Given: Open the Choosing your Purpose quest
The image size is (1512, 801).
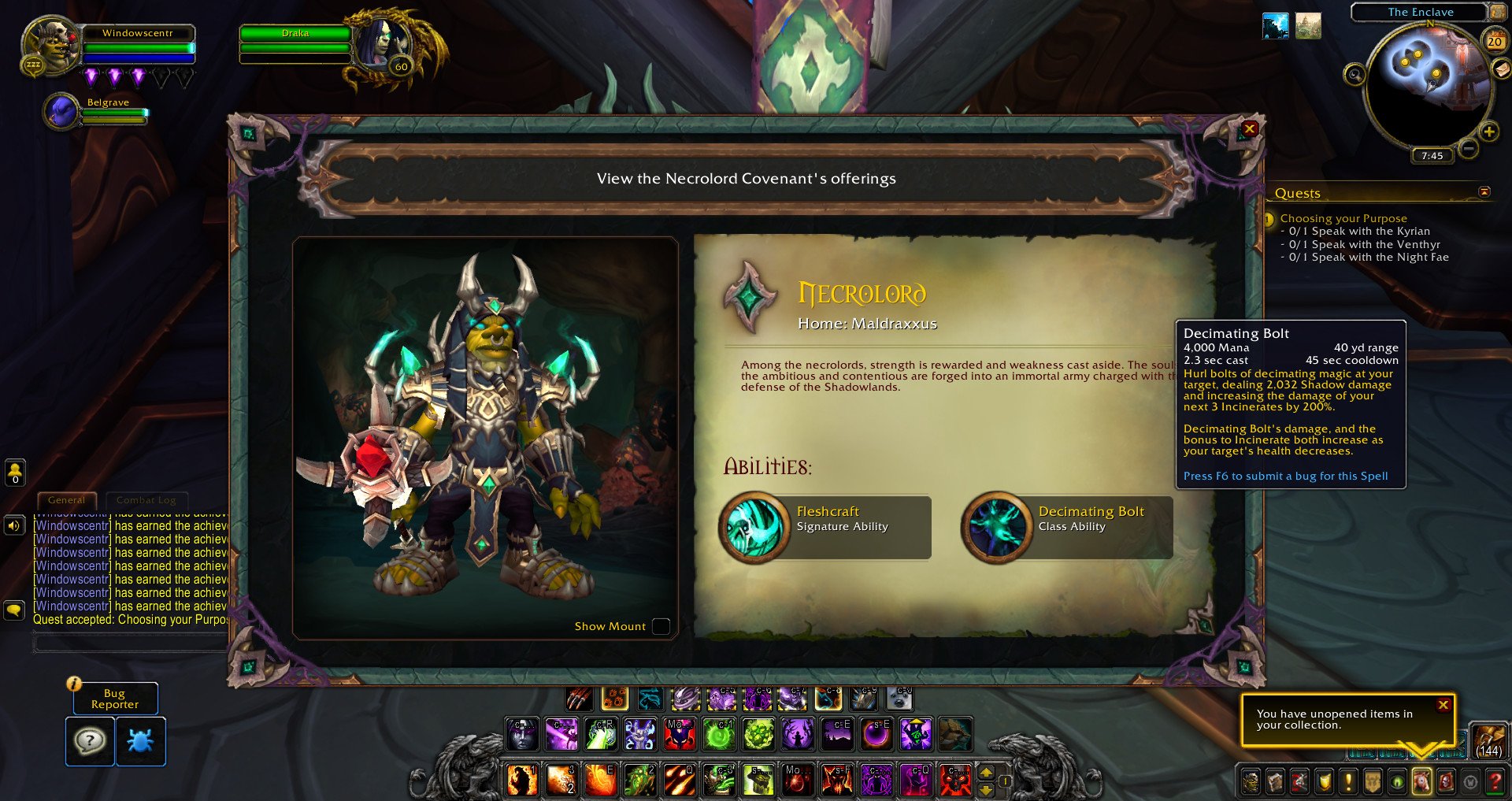Looking at the screenshot, I should coord(1343,218).
